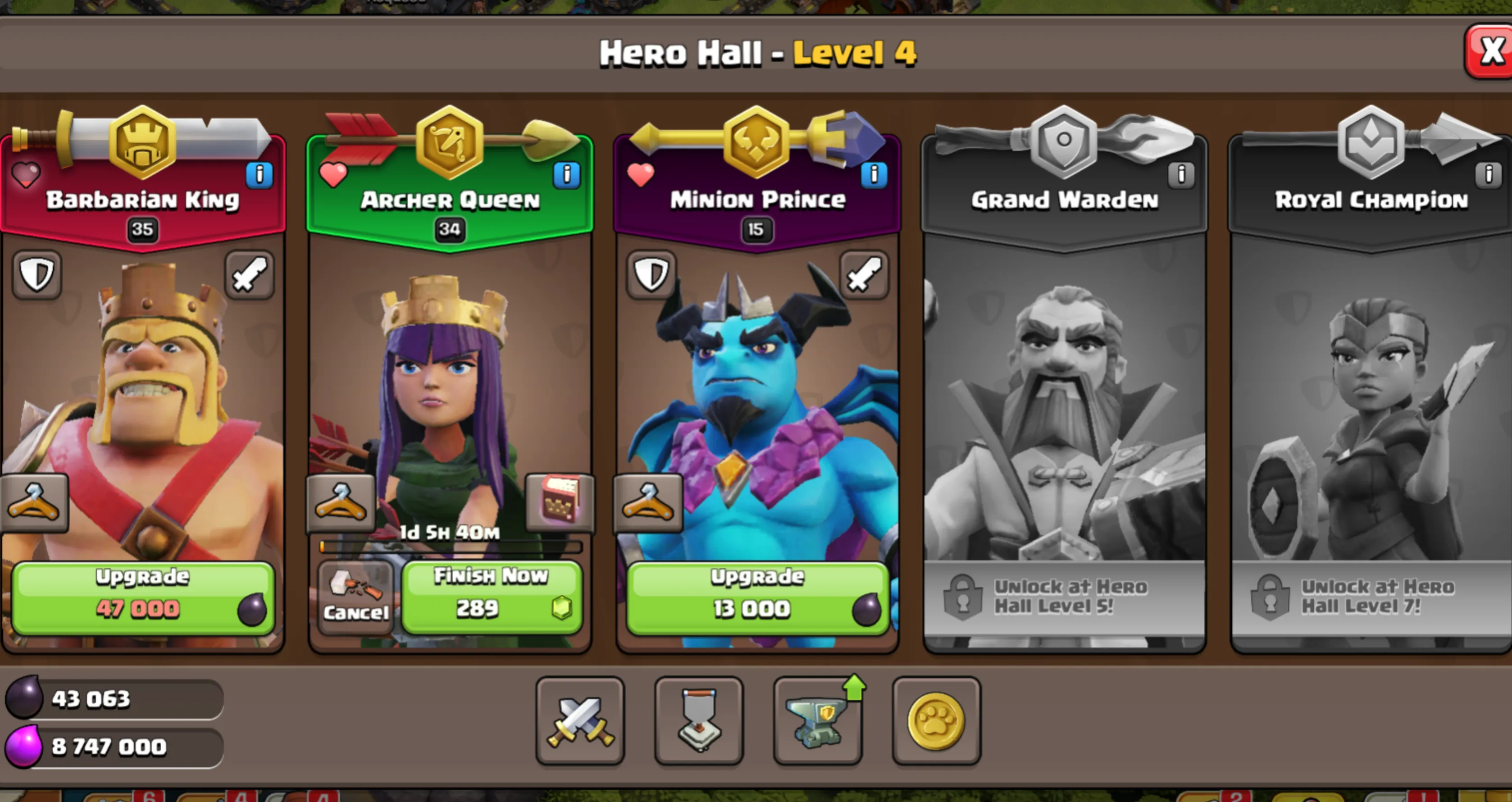Open the Blacksmith anvil upgrade icon
The height and width of the screenshot is (802, 1512).
pyautogui.click(x=817, y=723)
